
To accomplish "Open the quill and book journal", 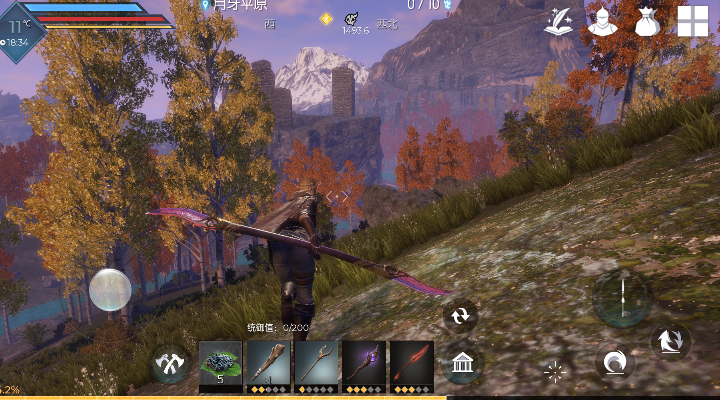I will point(560,21).
